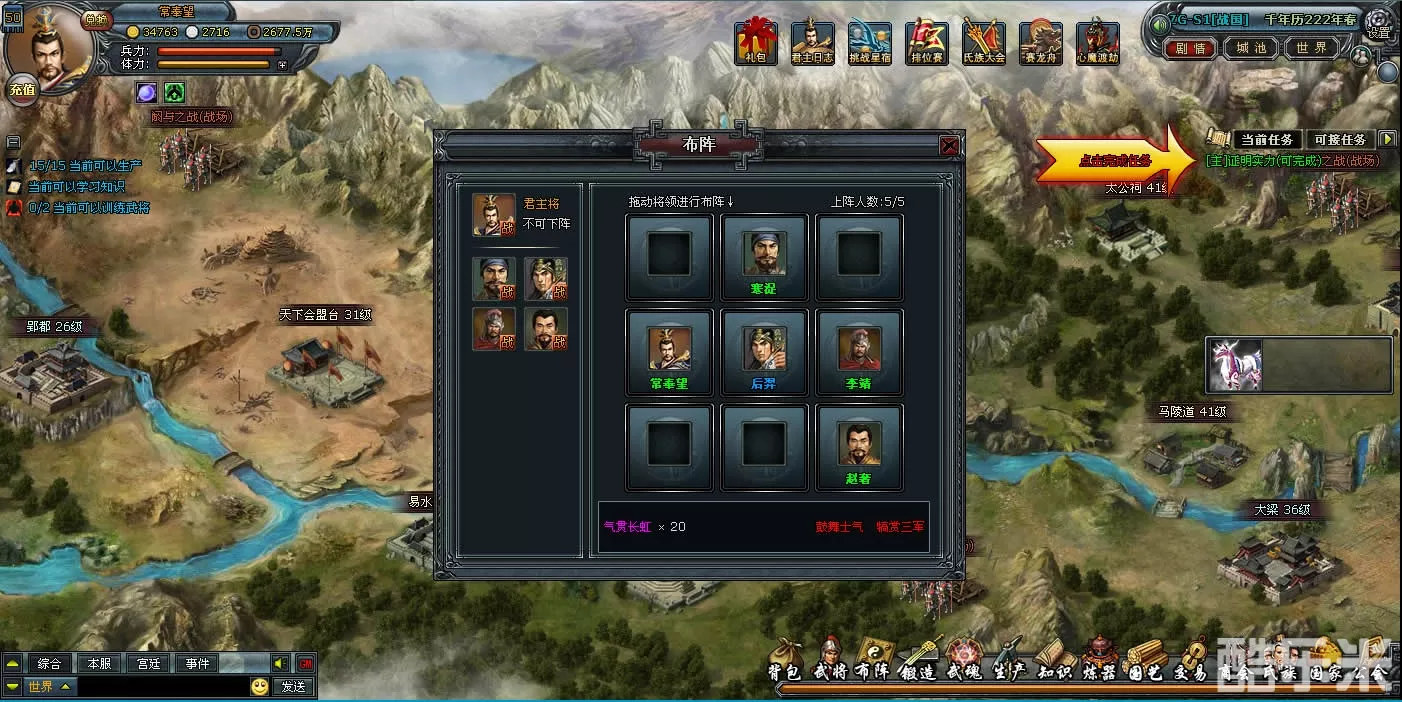The height and width of the screenshot is (702, 1402).
Task: Switch to the 世界 map view
Action: (1311, 48)
